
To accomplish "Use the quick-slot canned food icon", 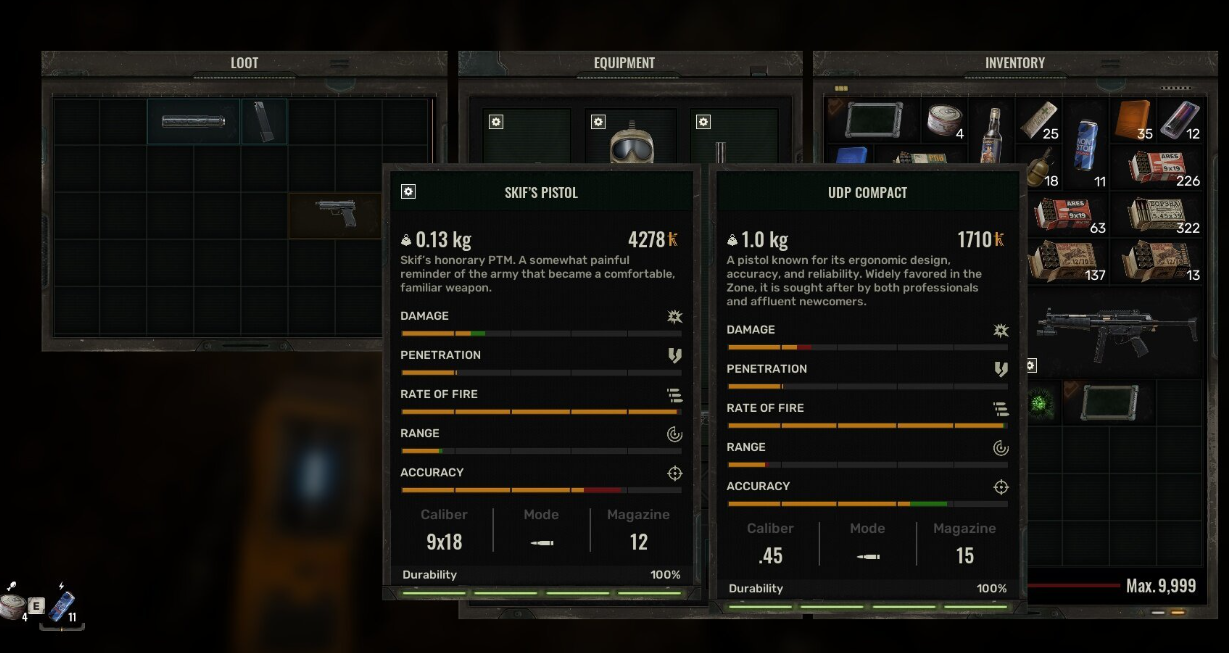I will (x=12, y=605).
